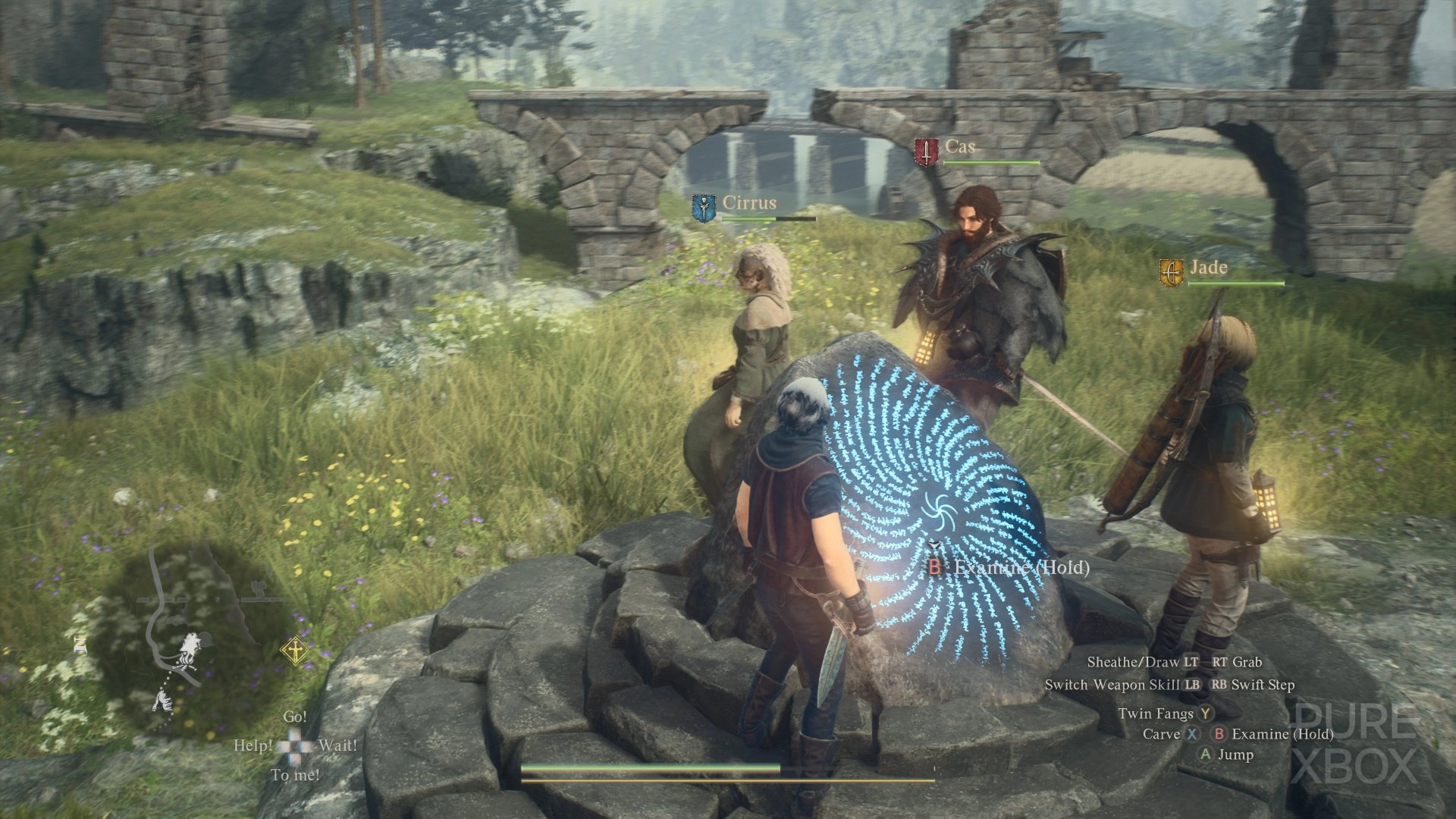Click the d-pad icon between pawn commands
This screenshot has width=1456, height=819.
296,745
